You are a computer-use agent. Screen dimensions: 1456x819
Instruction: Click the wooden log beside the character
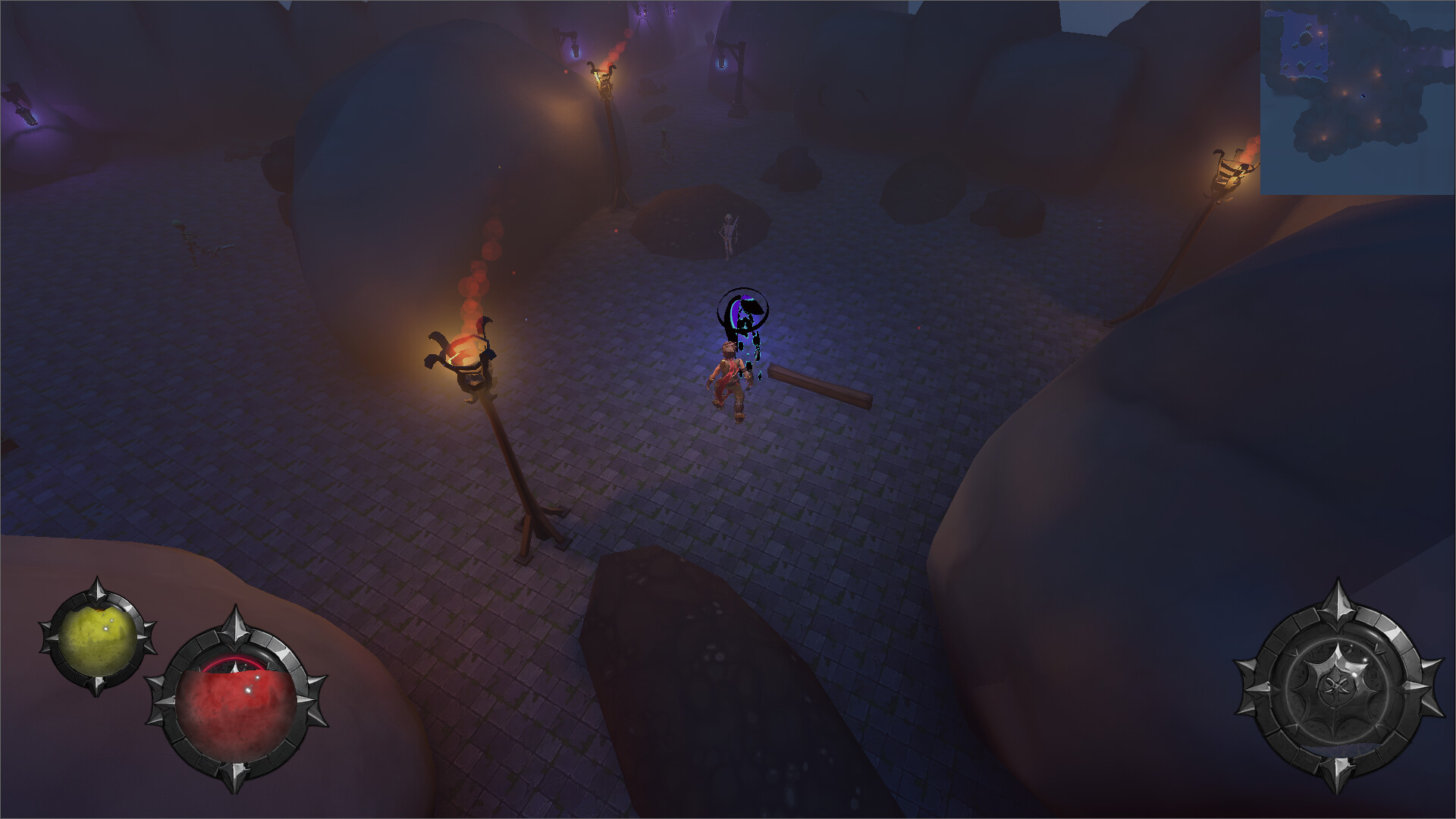(x=819, y=383)
